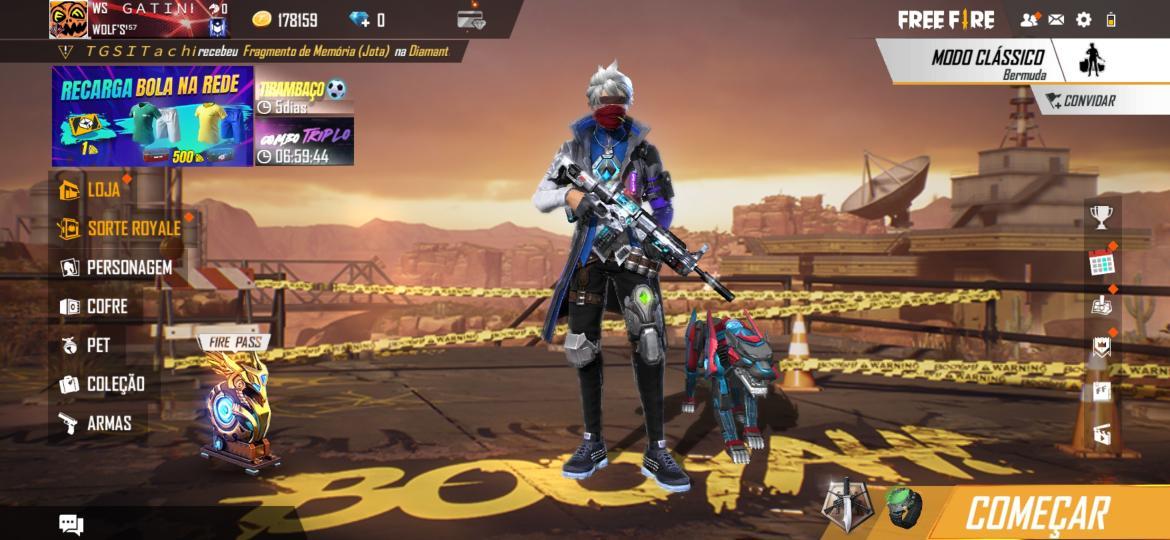The height and width of the screenshot is (540, 1170).
Task: Open the mail envelope inbox
Action: (x=1056, y=19)
